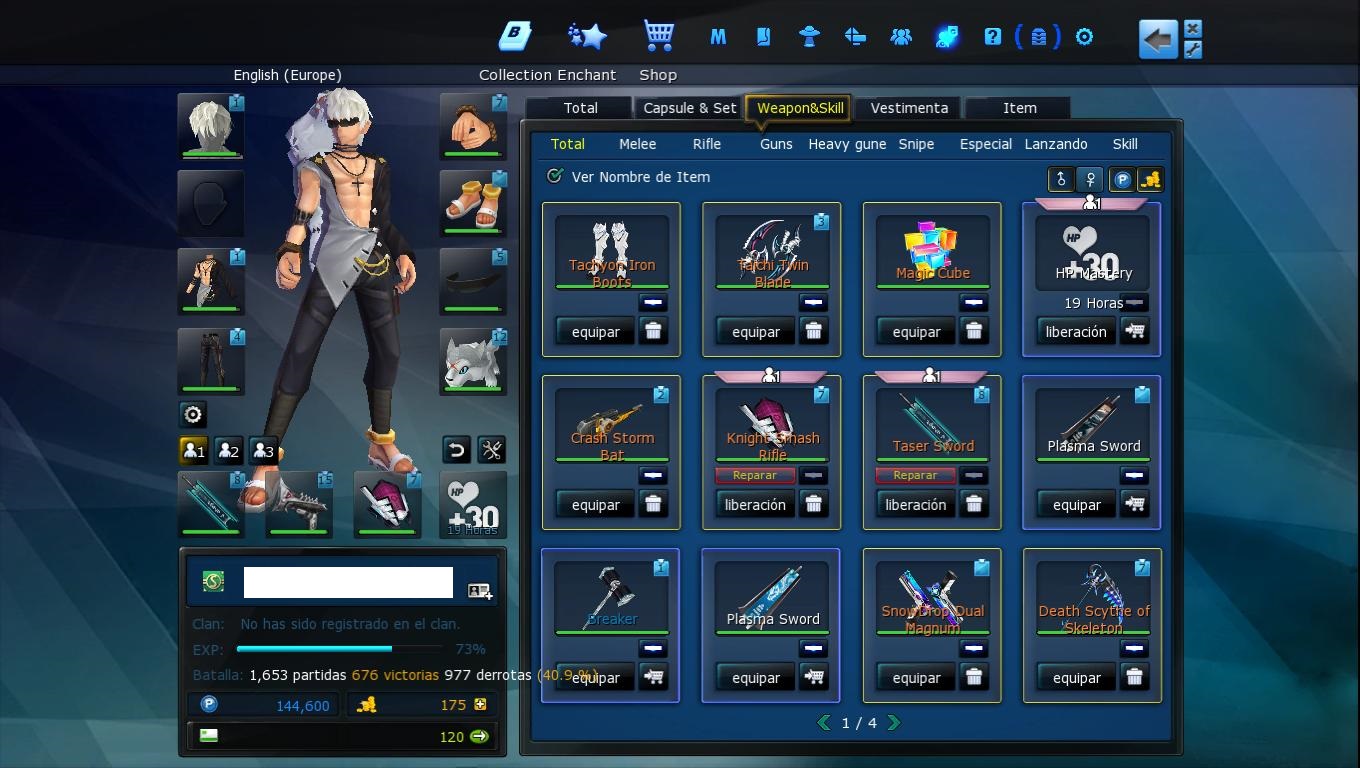Switch to the Item tab
Viewport: 1360px width, 768px height.
tap(1019, 108)
